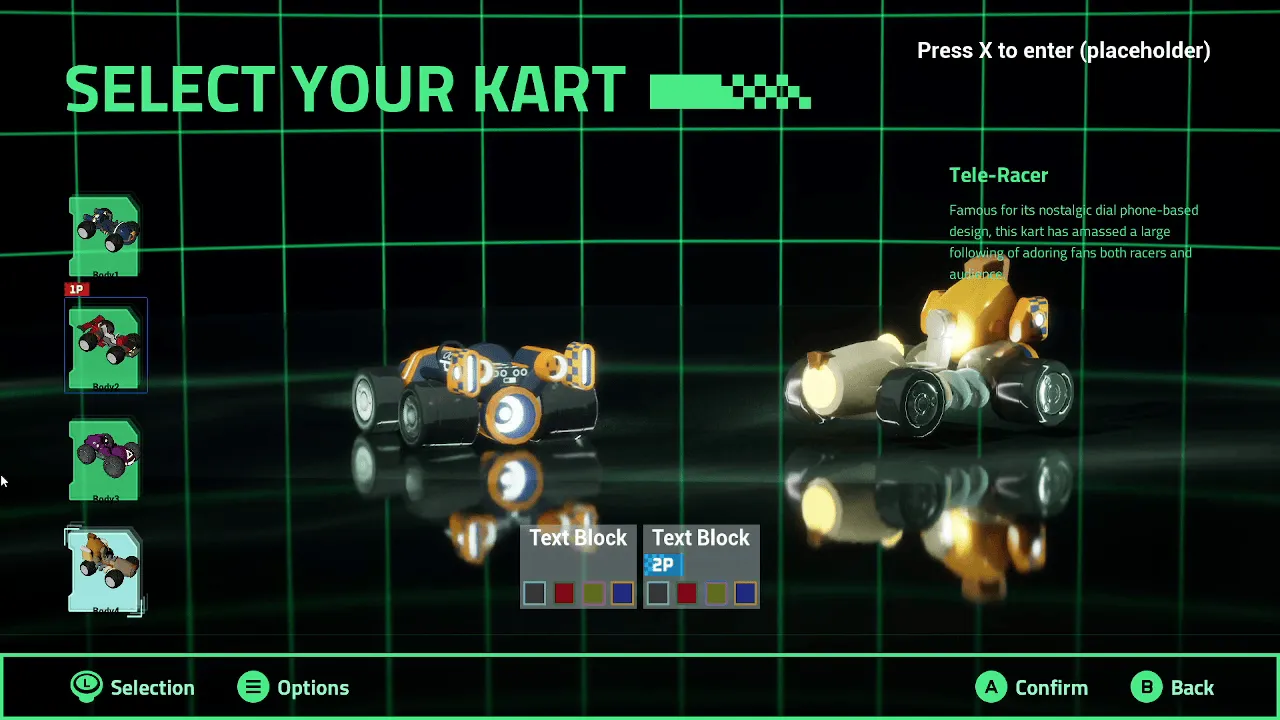
Task: Pick the blue swatch in the 2P panel
Action: point(745,594)
